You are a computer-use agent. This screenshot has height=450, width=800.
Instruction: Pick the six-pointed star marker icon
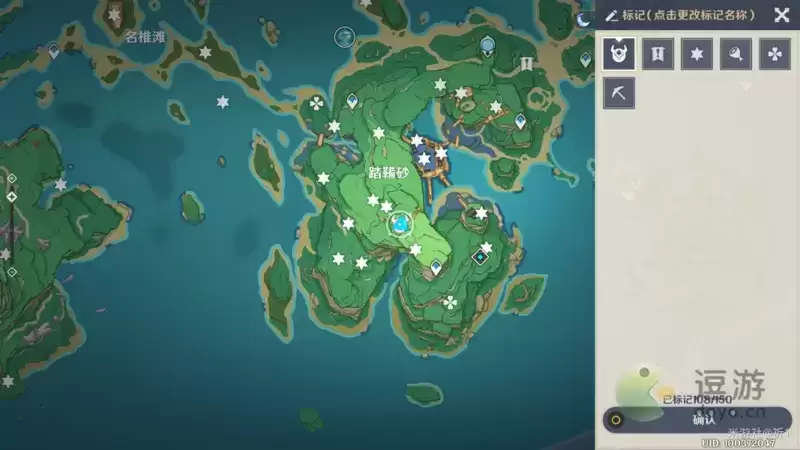coord(697,54)
